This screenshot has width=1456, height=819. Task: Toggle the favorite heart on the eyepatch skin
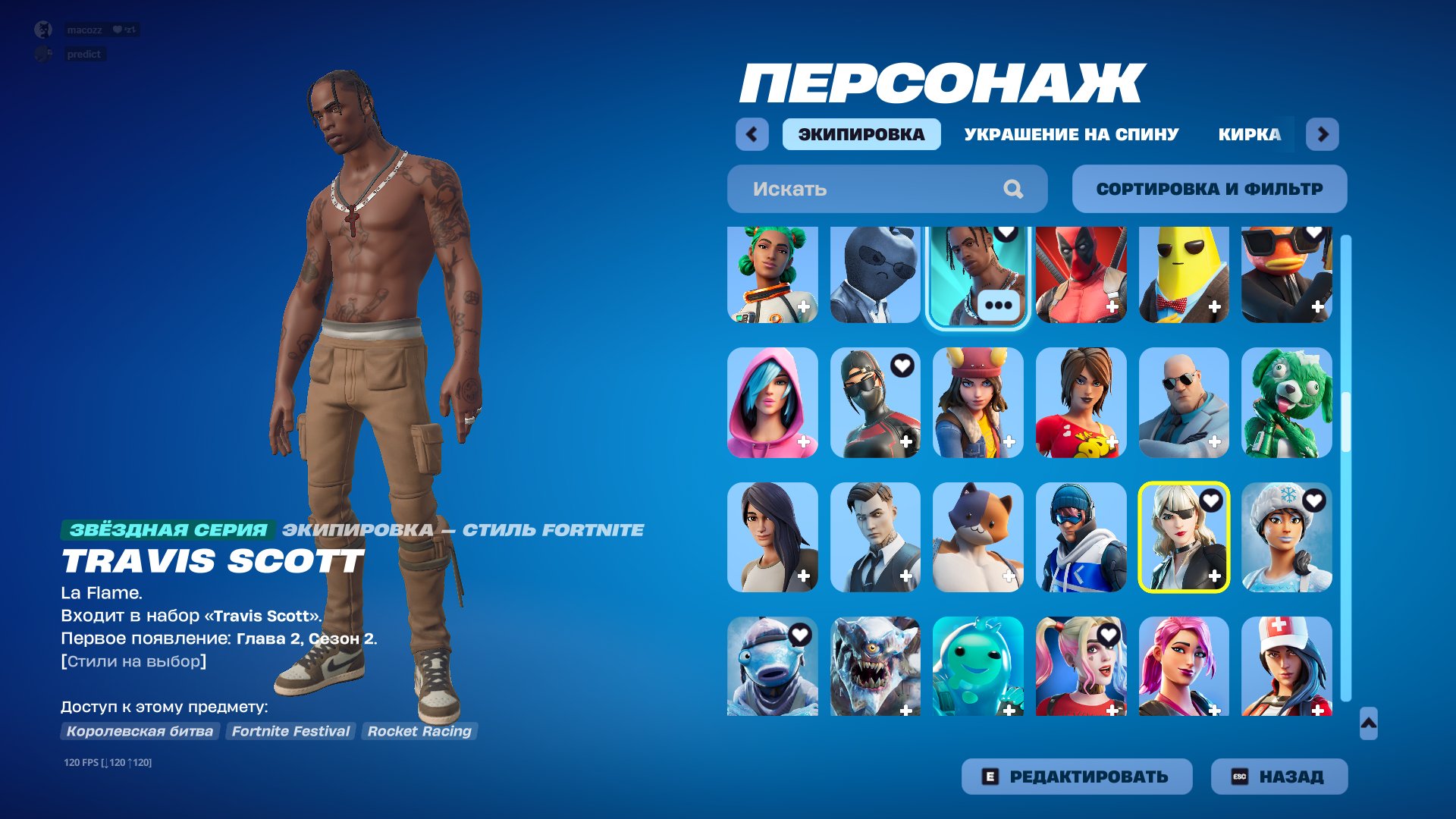click(1213, 500)
